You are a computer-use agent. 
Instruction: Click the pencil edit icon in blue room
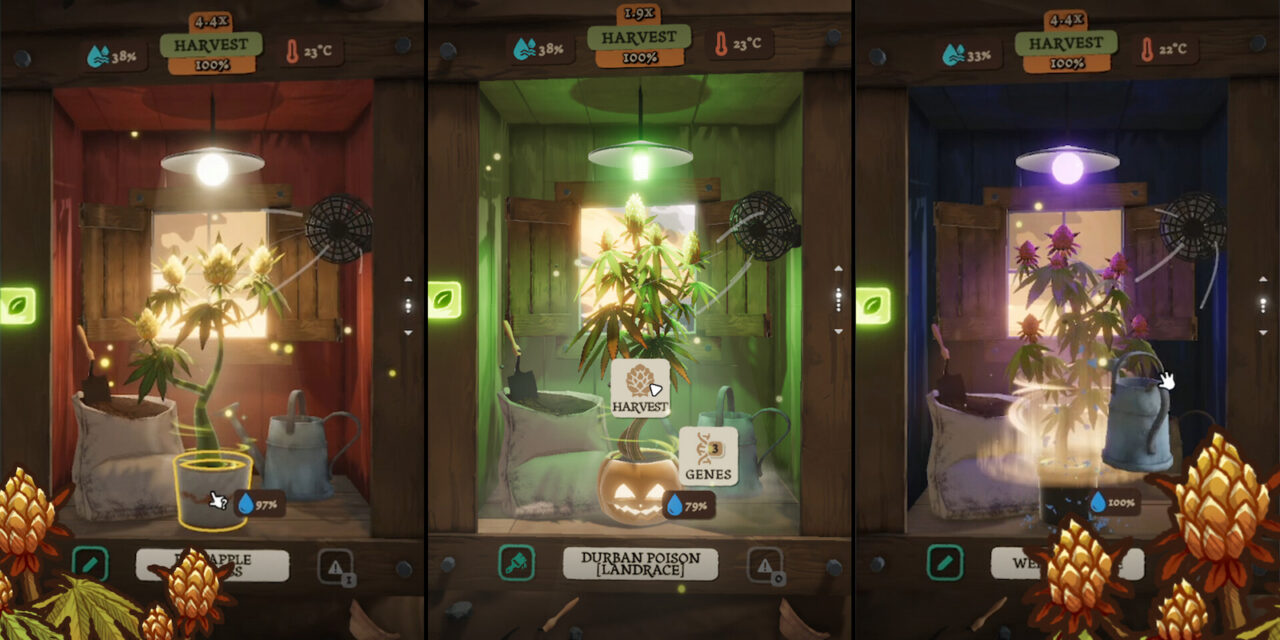pos(945,563)
